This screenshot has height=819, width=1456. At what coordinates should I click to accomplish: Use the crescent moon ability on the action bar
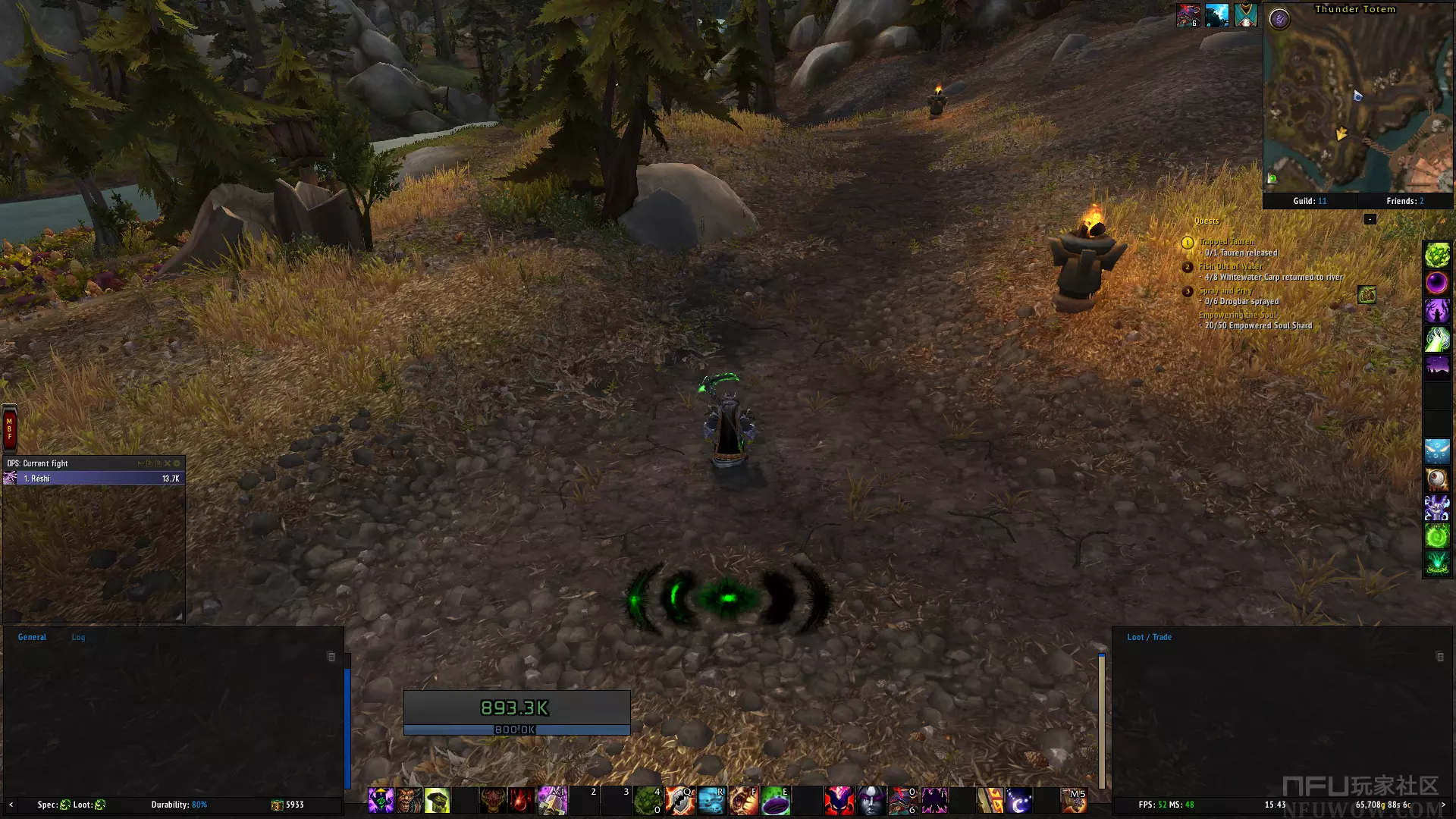coord(1018,801)
